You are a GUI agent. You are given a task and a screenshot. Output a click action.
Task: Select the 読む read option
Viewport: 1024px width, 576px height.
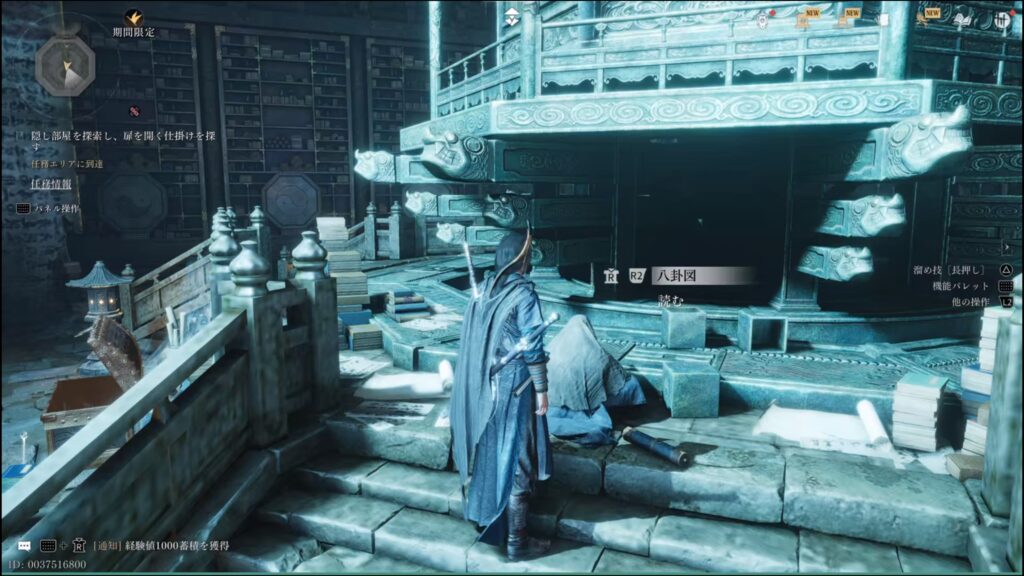coord(672,300)
